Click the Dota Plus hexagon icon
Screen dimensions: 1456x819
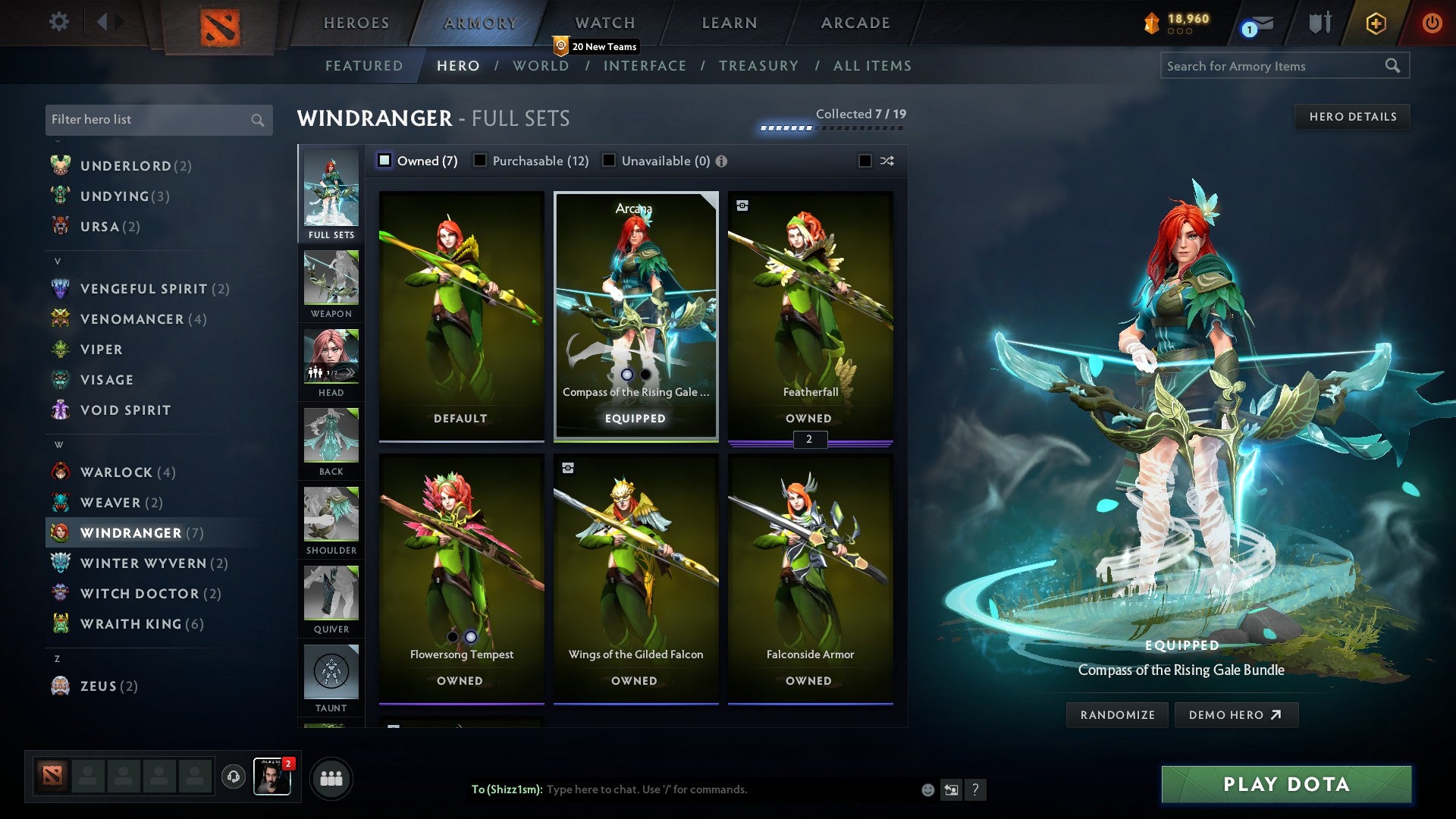click(1375, 24)
